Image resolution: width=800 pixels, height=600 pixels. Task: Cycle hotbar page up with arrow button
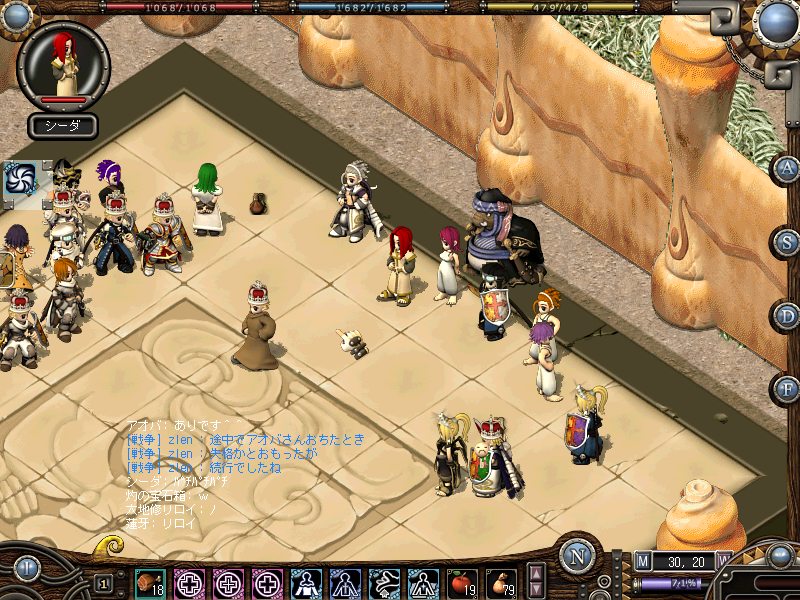point(535,573)
